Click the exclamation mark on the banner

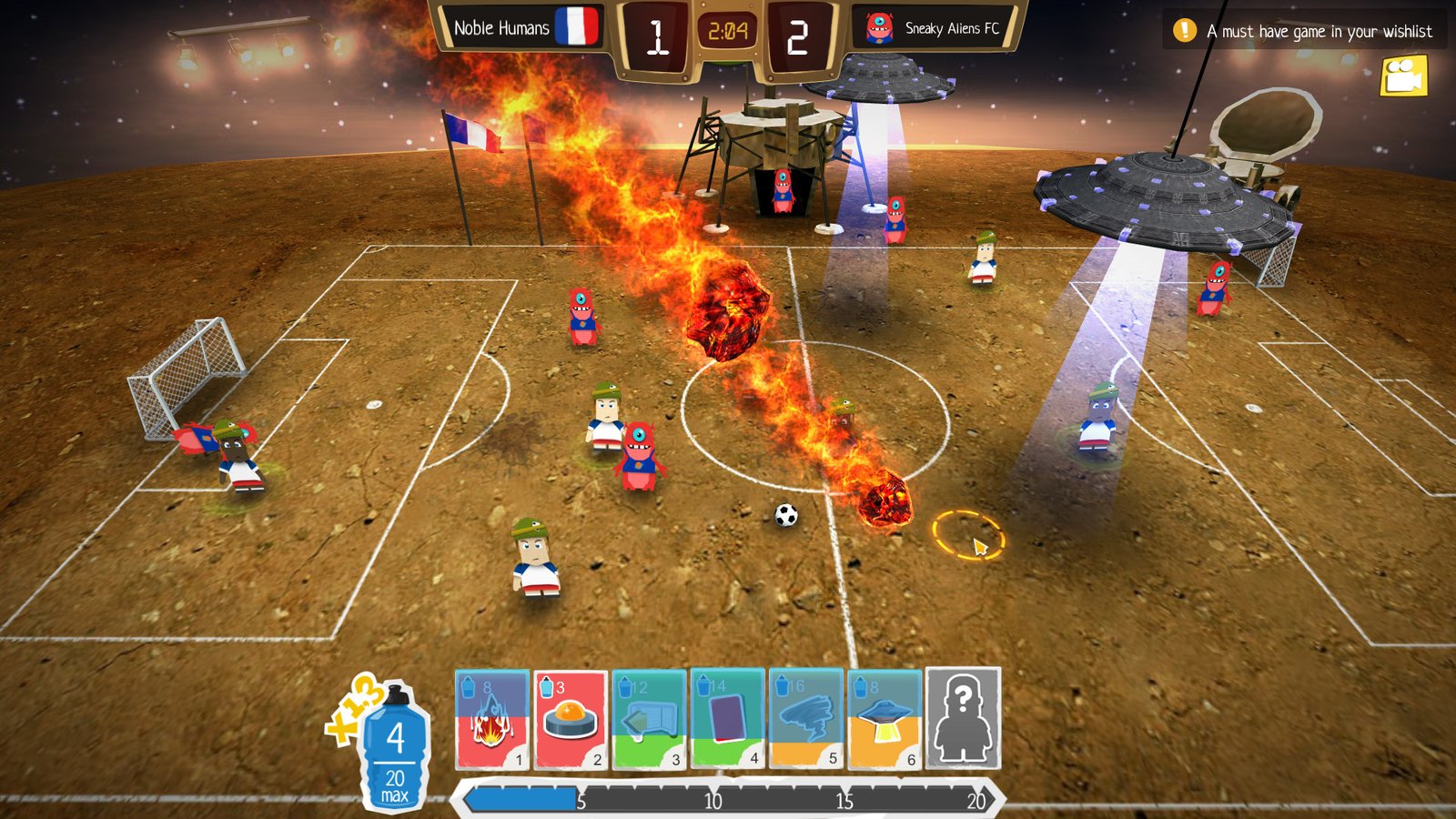[x=1185, y=30]
